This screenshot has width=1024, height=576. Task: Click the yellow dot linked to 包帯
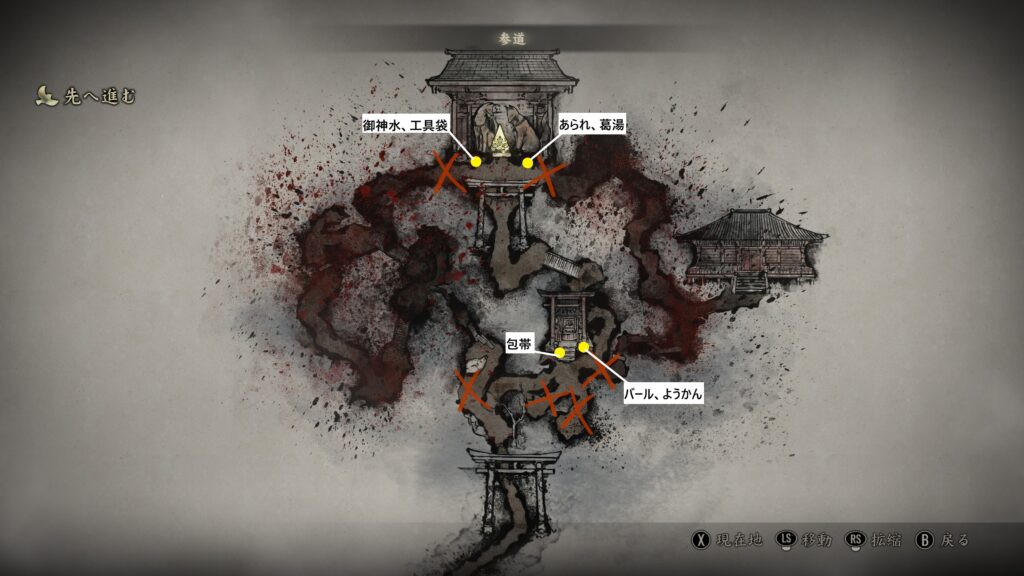[x=560, y=352]
